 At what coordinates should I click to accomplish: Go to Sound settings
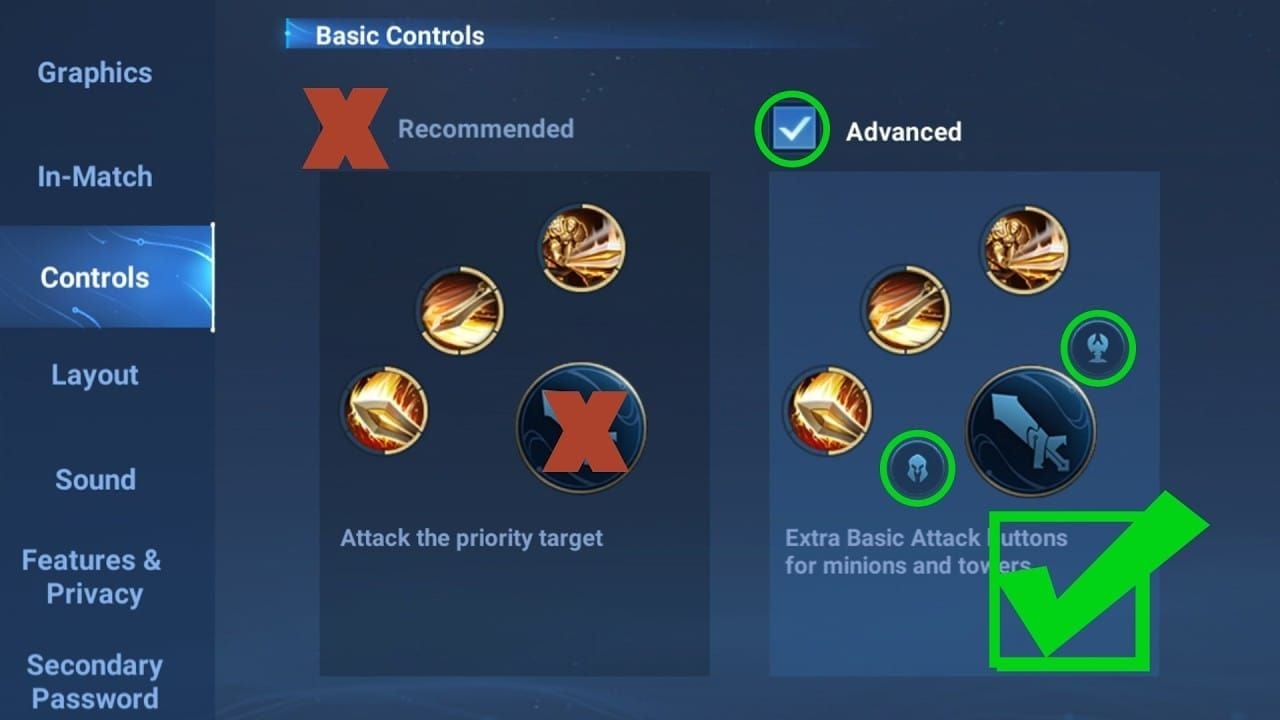(94, 480)
